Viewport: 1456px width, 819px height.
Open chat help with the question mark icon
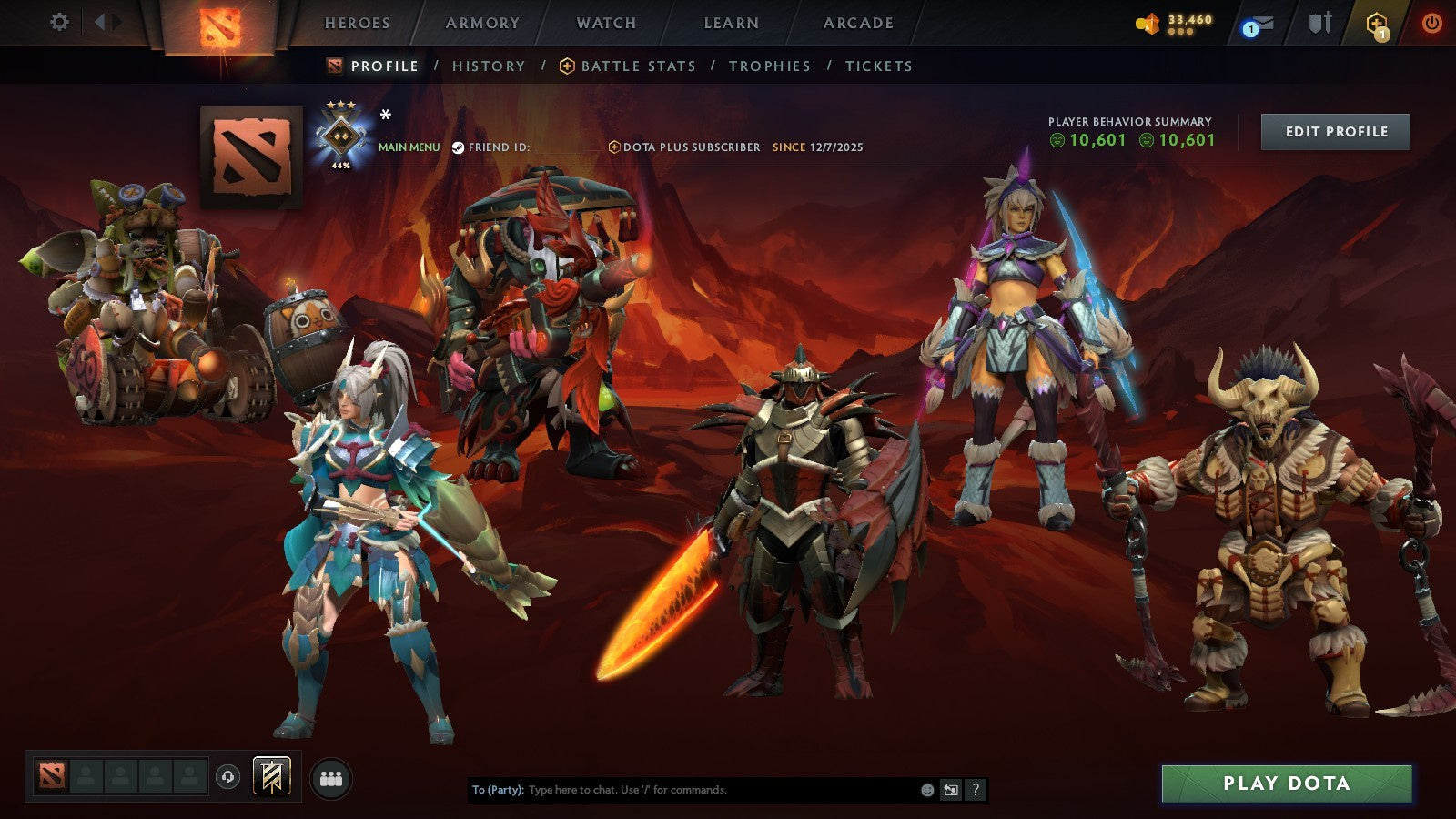pyautogui.click(x=974, y=791)
